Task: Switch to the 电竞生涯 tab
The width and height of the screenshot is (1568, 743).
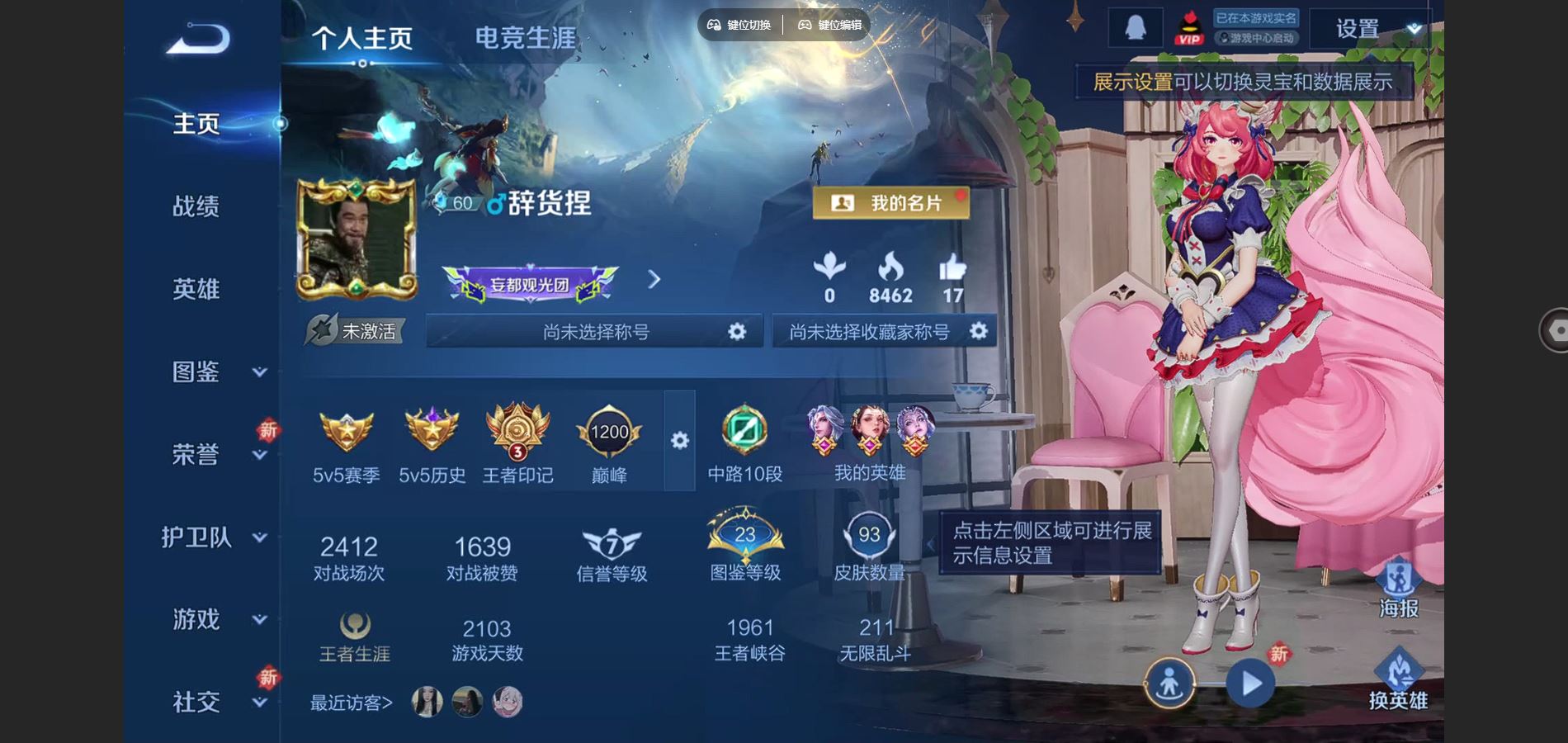Action: point(524,37)
